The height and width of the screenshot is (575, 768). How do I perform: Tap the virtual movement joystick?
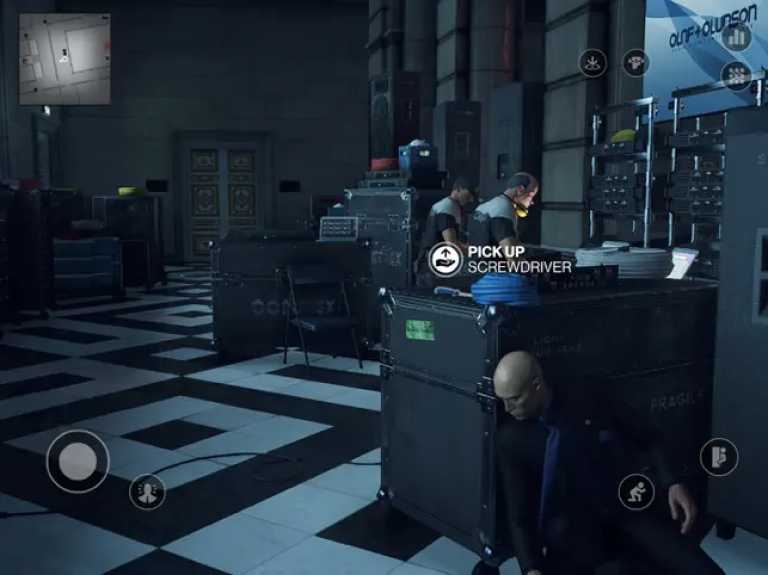(x=78, y=461)
